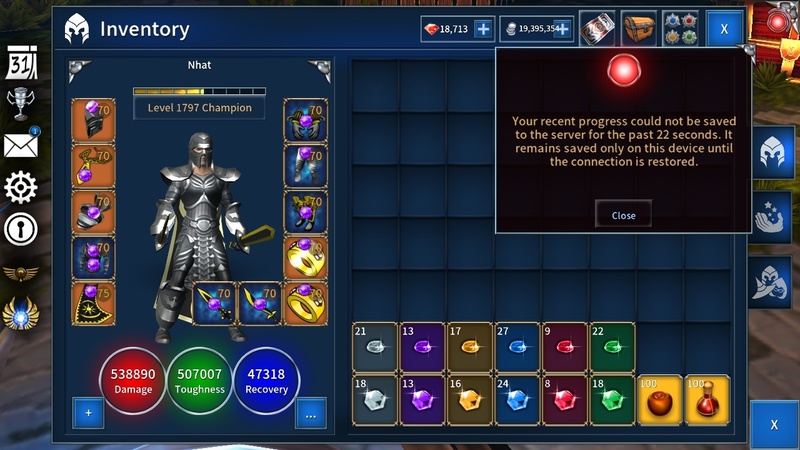Select the level 75 black cape slot
The height and width of the screenshot is (450, 800).
(x=93, y=303)
